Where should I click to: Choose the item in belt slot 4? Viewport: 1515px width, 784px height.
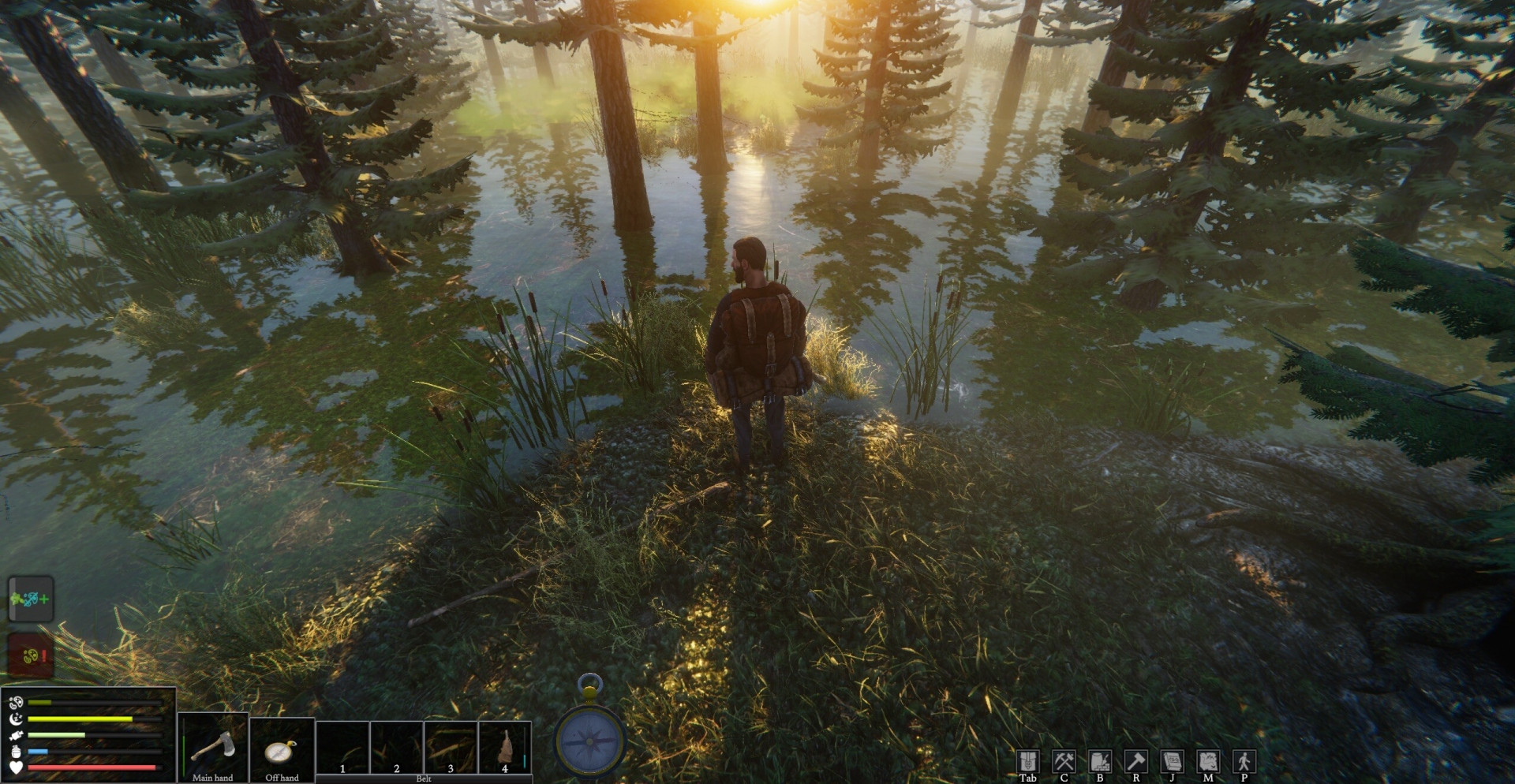click(505, 746)
